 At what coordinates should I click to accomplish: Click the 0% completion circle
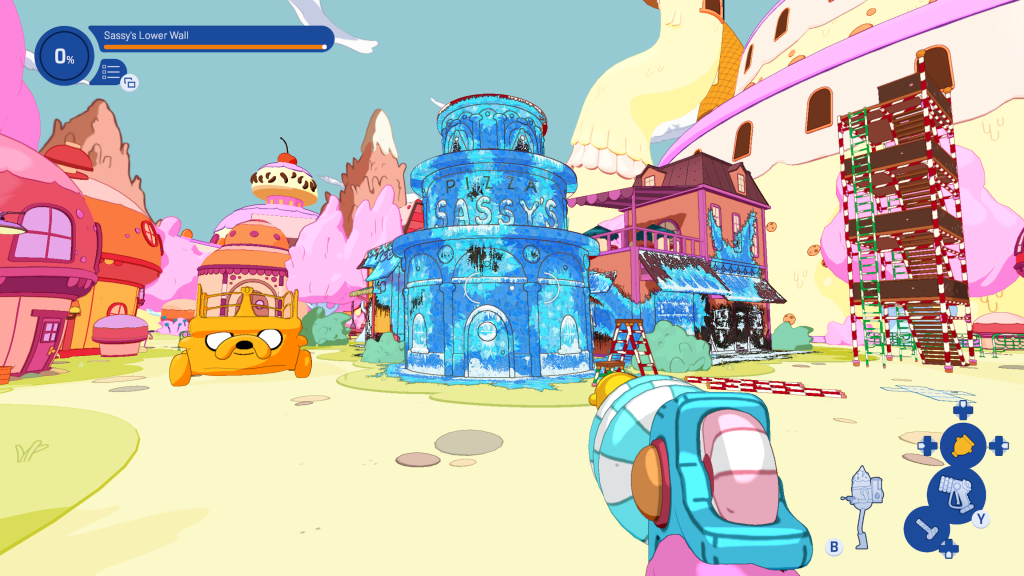pos(64,57)
